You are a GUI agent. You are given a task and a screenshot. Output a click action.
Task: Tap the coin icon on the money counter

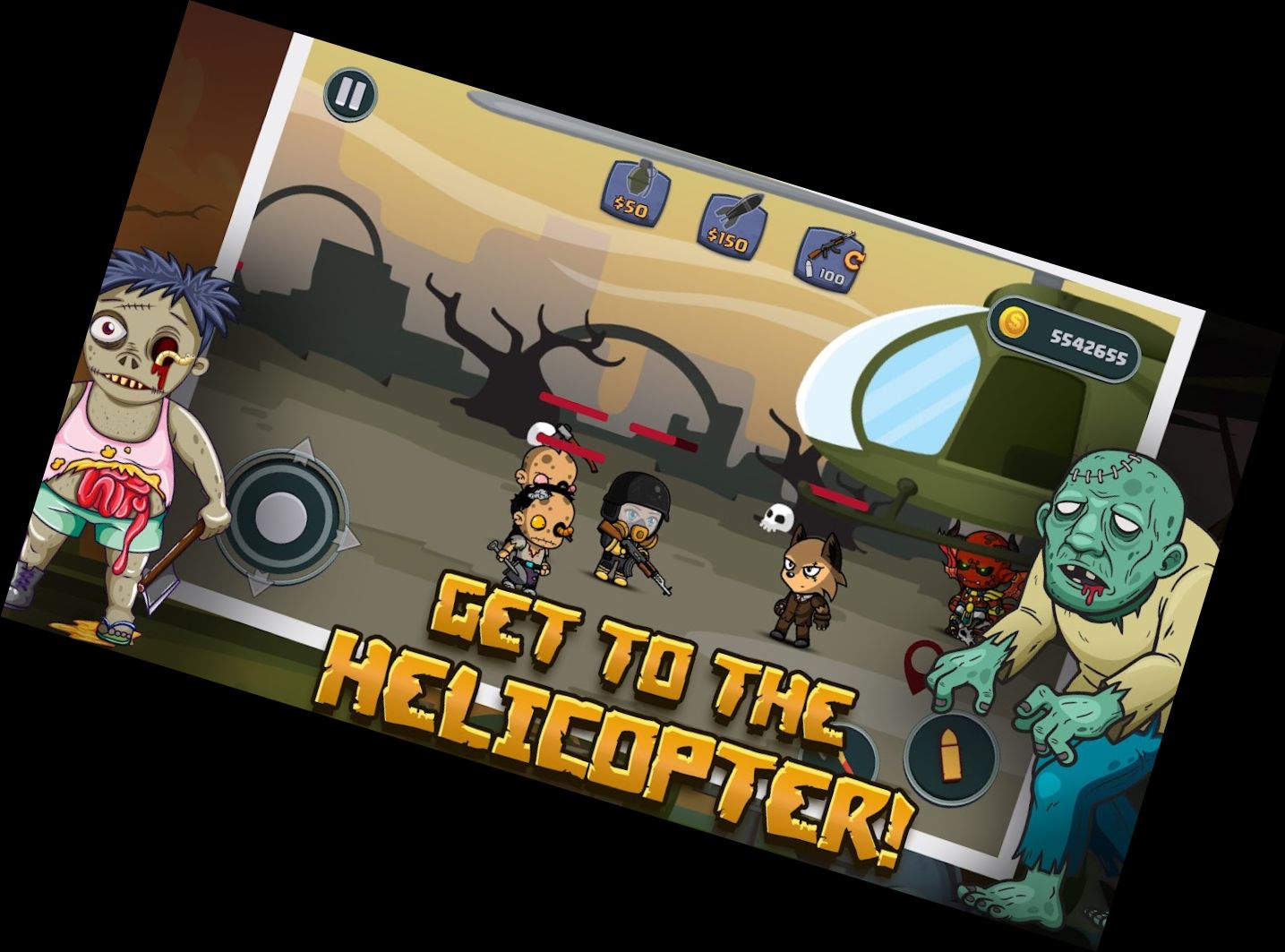click(x=1015, y=322)
